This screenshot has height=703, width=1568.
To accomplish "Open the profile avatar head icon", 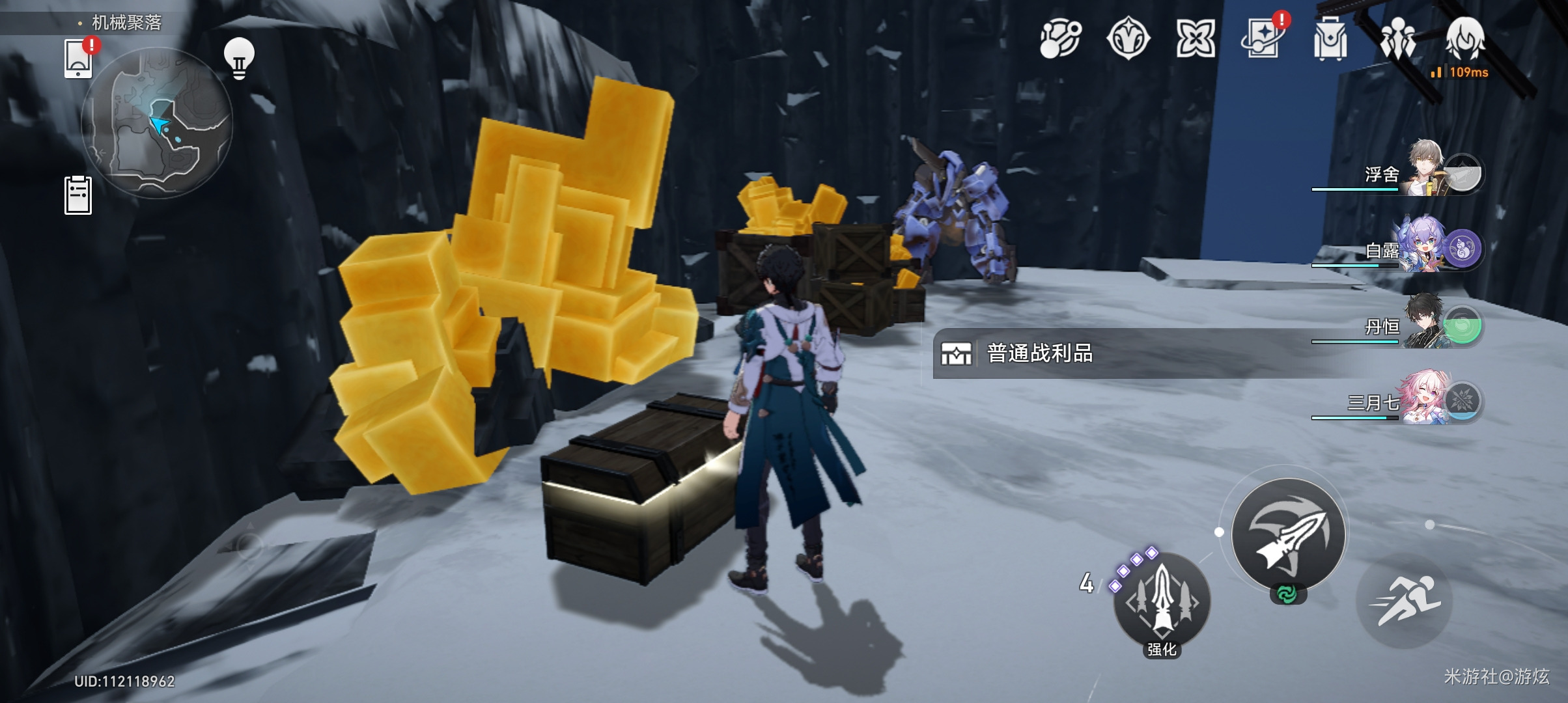I will tap(1465, 38).
